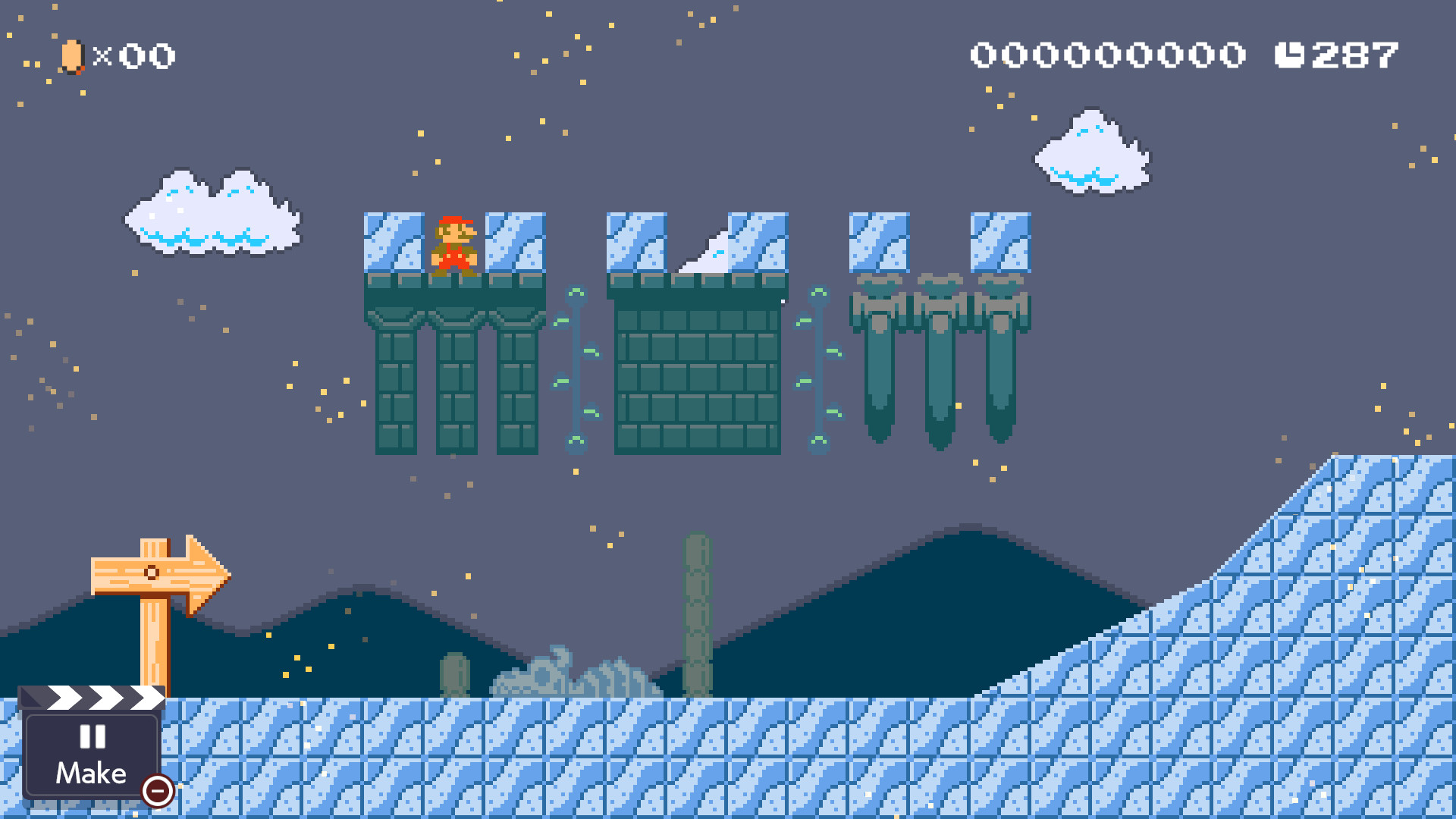This screenshot has height=819, width=1456.
Task: Click the pause icon on the Make button
Action: 91,737
